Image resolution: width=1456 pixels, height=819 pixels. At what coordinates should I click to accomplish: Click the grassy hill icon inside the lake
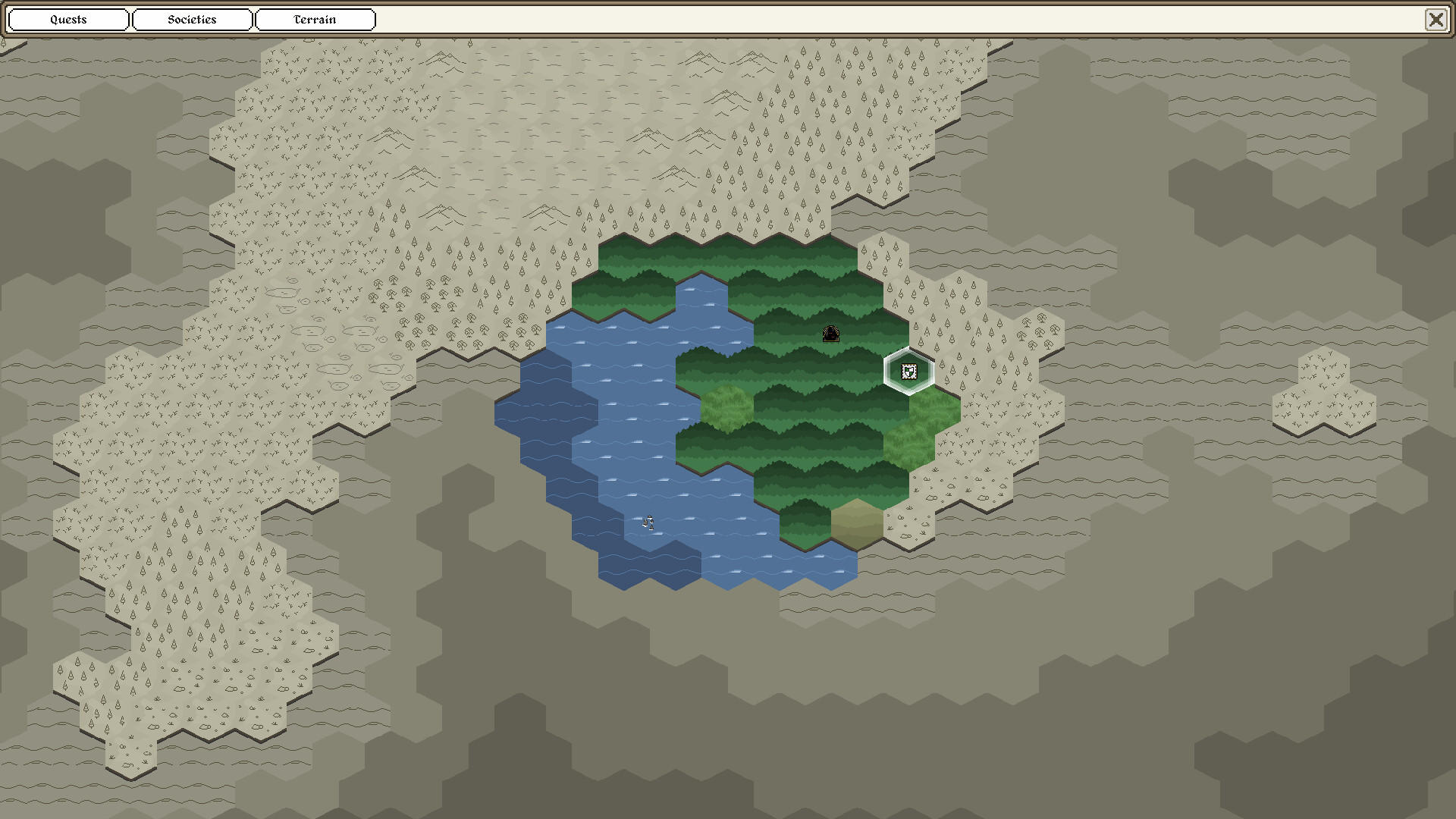(728, 406)
